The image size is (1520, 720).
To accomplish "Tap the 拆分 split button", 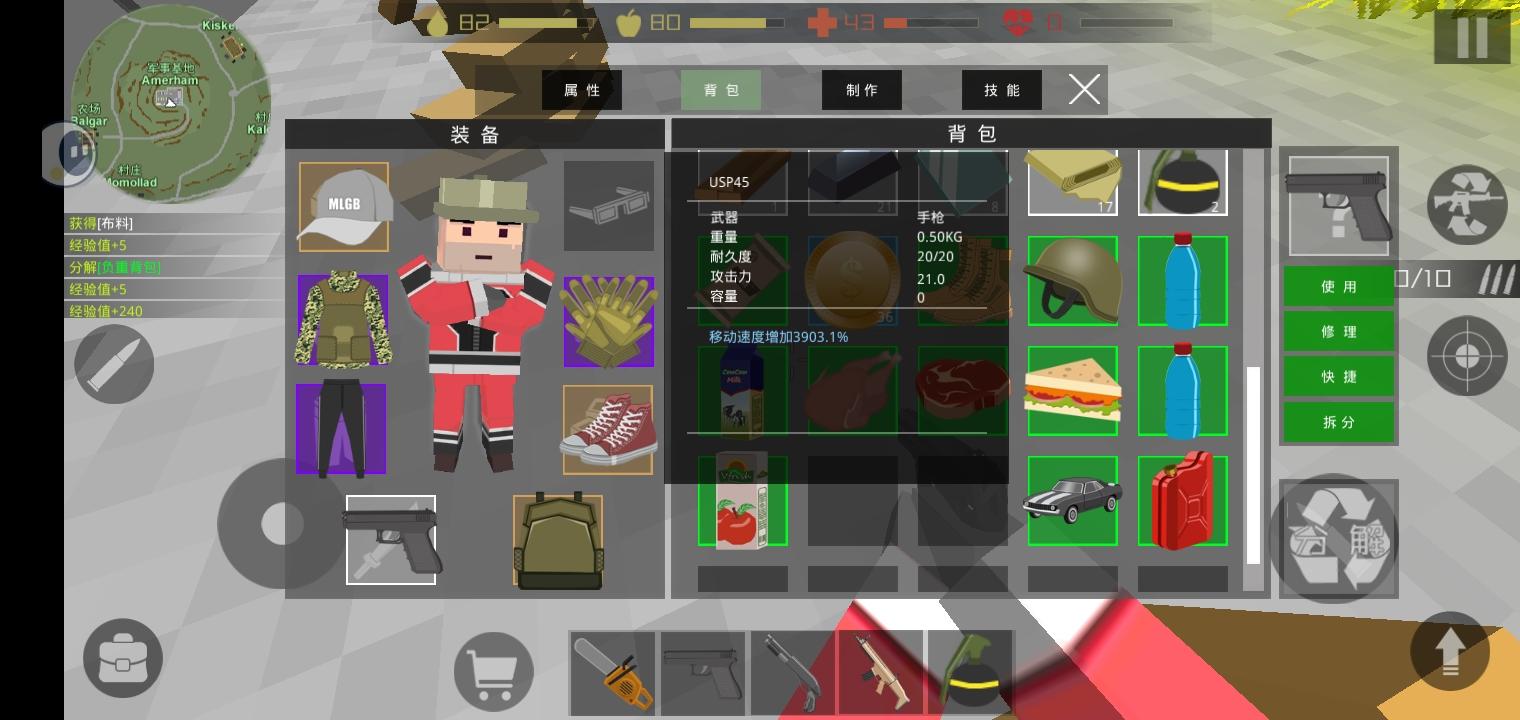I will (x=1338, y=422).
